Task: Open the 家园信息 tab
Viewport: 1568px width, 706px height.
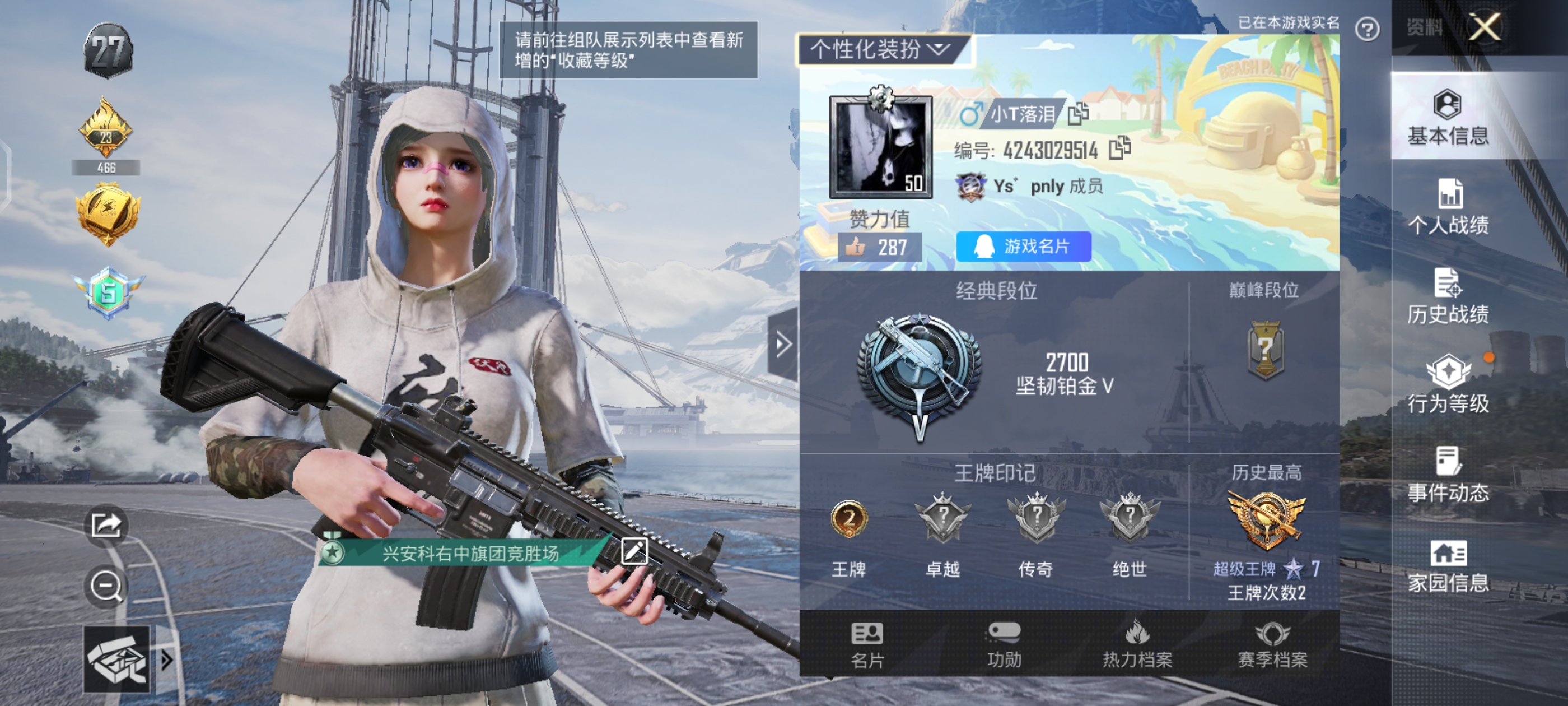Action: point(1448,566)
